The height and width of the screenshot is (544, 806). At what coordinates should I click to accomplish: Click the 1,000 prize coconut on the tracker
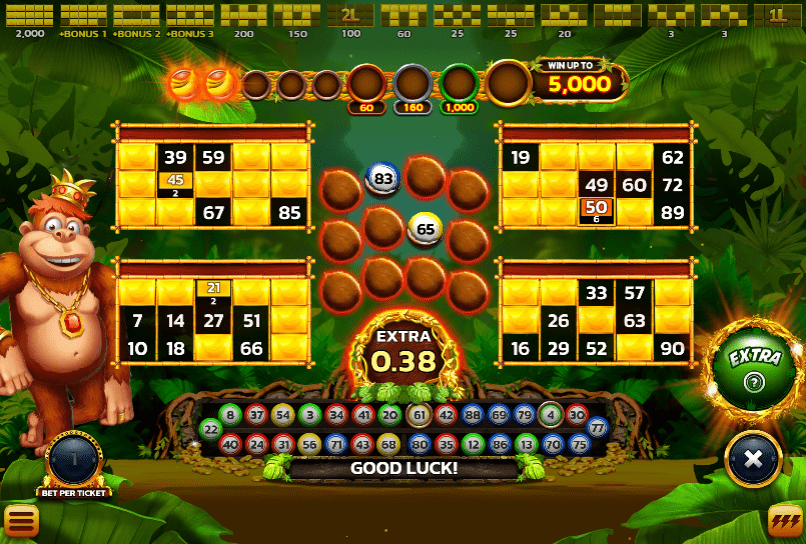point(460,84)
